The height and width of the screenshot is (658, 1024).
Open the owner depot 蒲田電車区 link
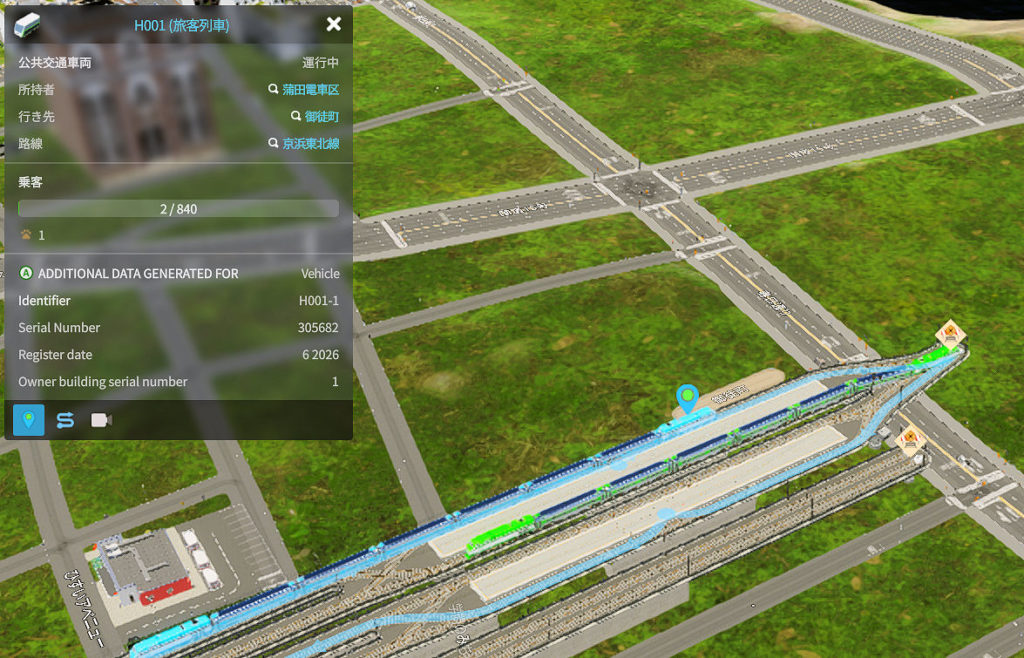point(310,89)
